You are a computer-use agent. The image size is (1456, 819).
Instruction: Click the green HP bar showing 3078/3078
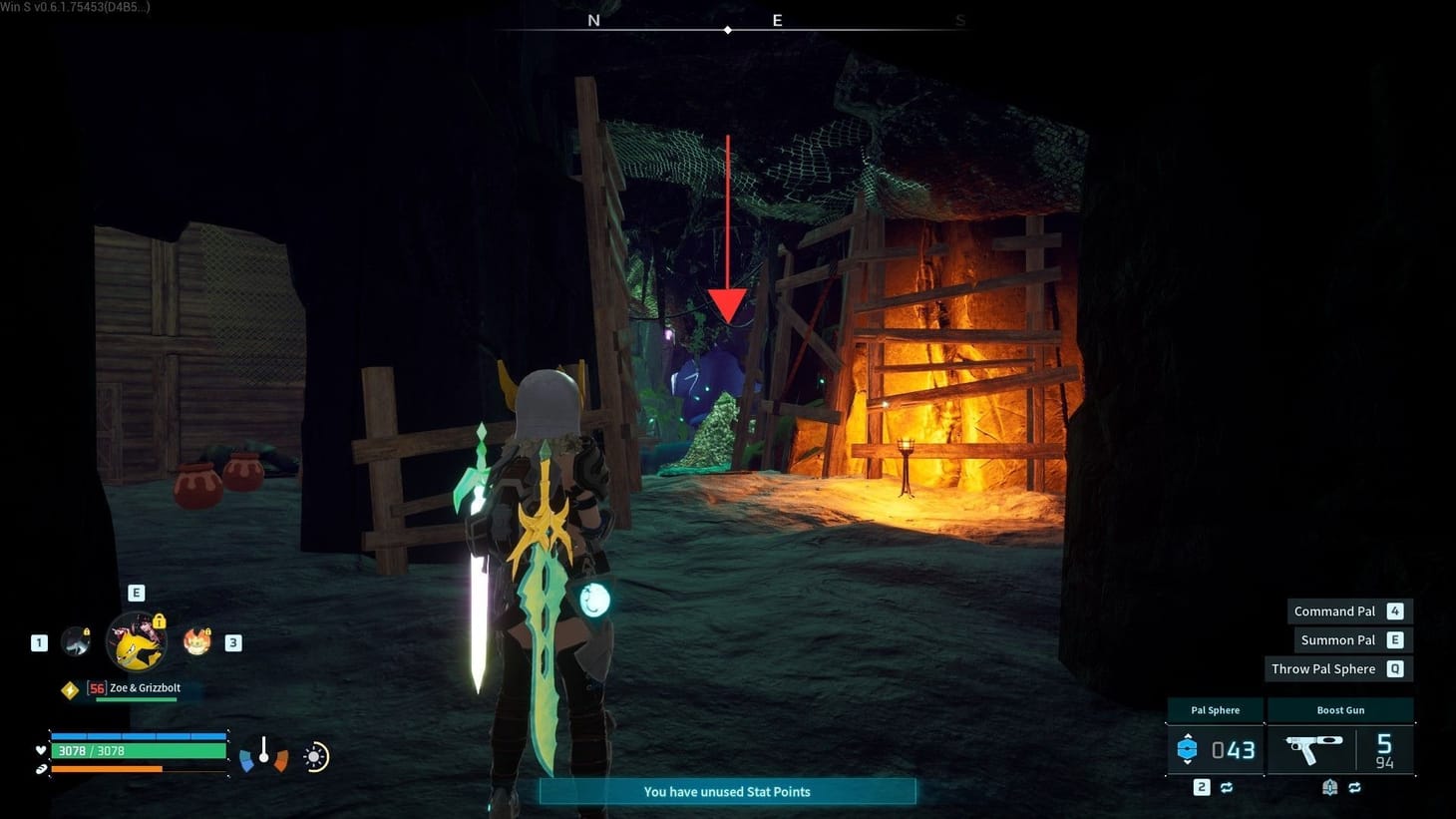(x=138, y=750)
